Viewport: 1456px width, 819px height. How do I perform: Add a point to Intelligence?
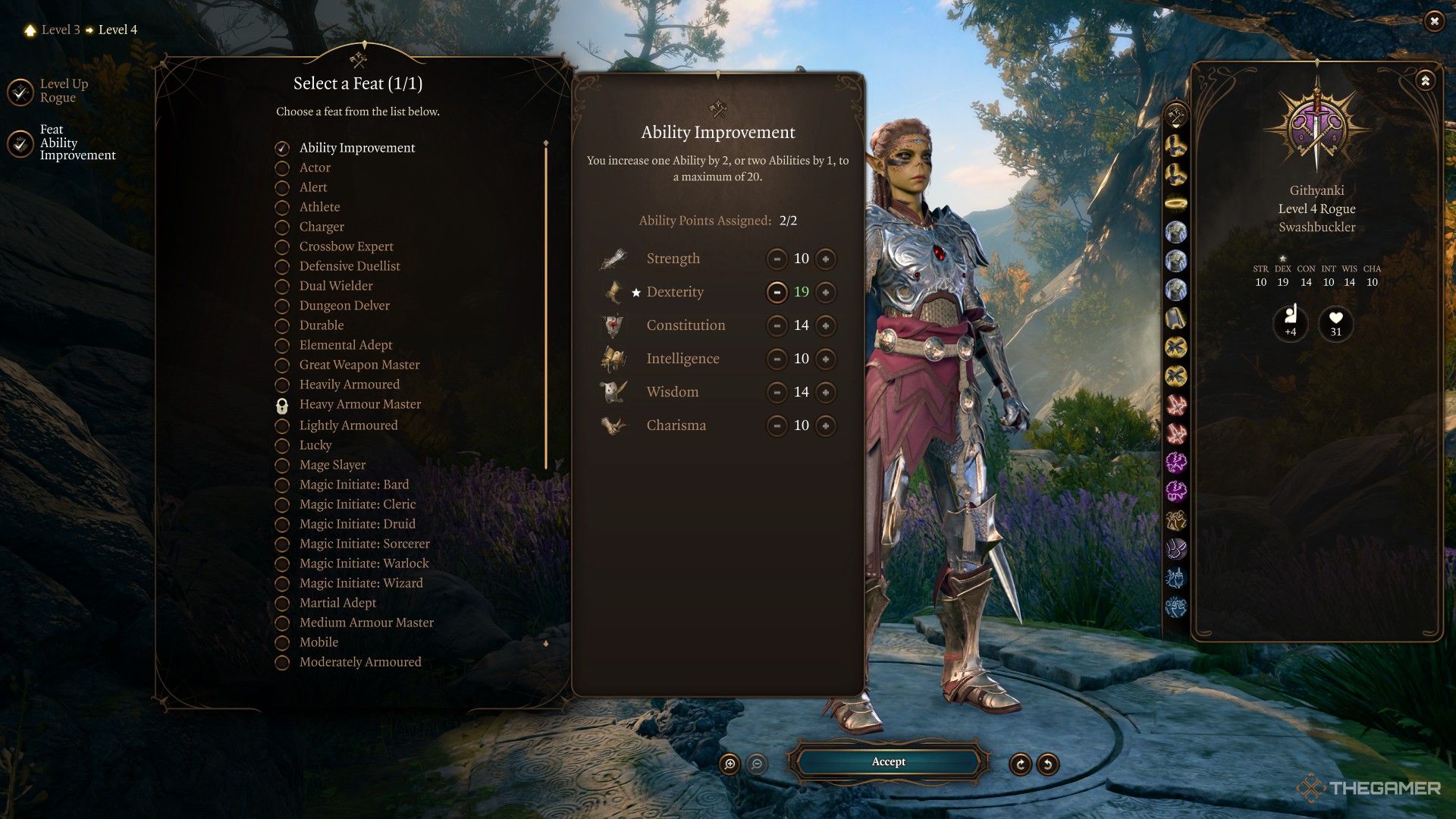(825, 359)
